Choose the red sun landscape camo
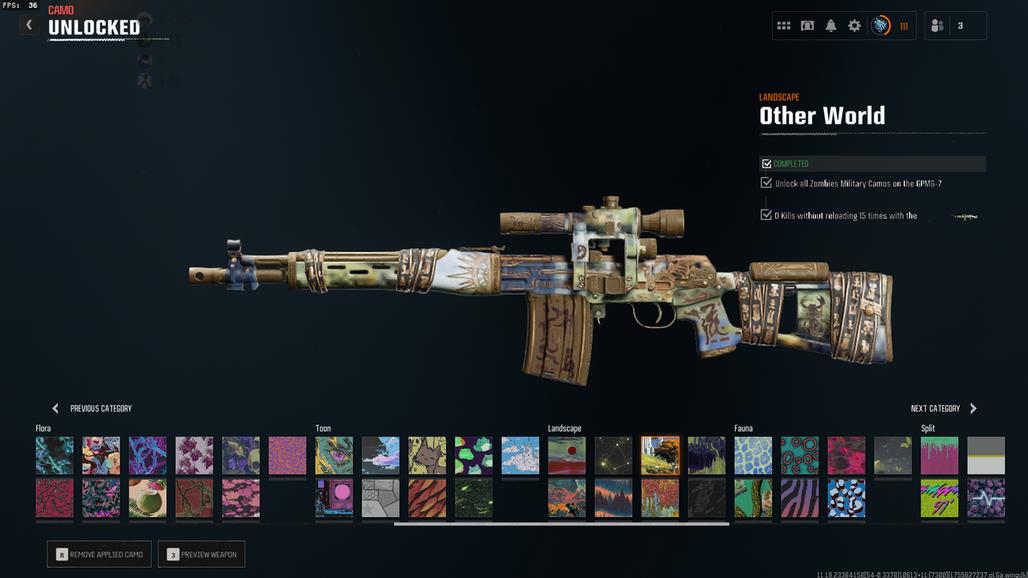This screenshot has height=578, width=1028. click(567, 455)
